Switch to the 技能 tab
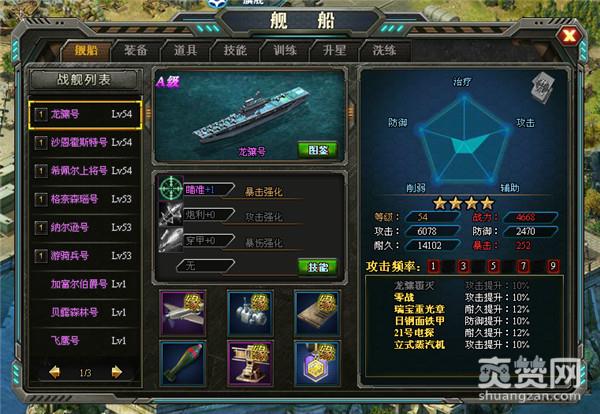600x414 pixels. point(236,49)
